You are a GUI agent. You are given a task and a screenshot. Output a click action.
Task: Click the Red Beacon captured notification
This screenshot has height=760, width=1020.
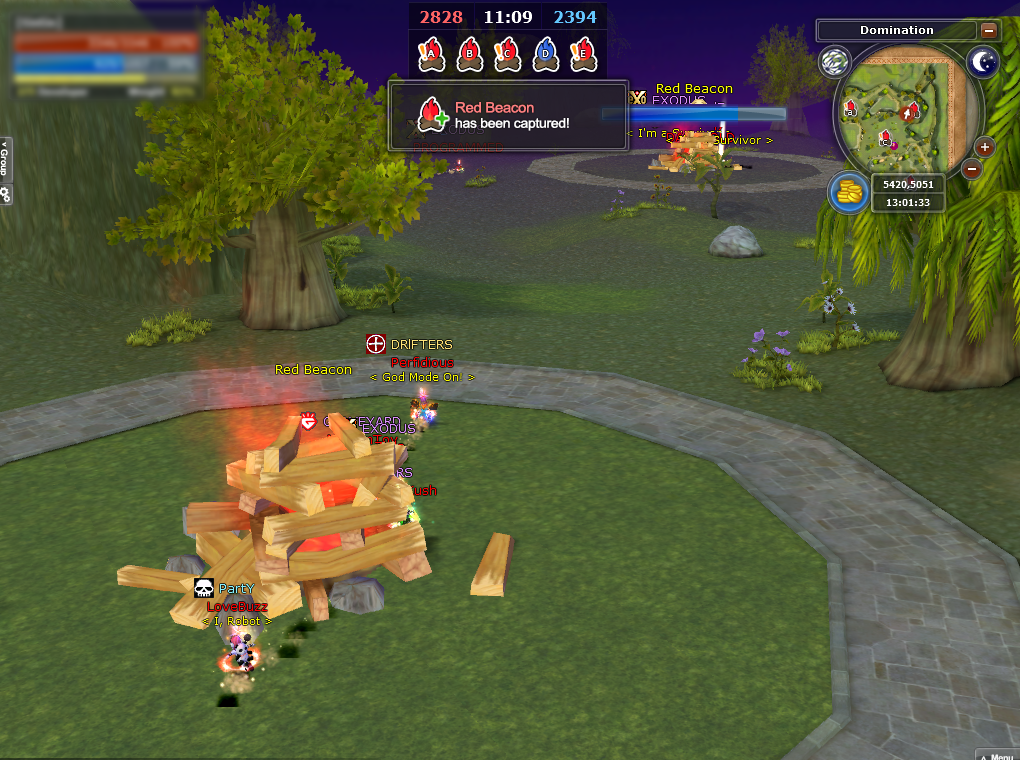(507, 115)
